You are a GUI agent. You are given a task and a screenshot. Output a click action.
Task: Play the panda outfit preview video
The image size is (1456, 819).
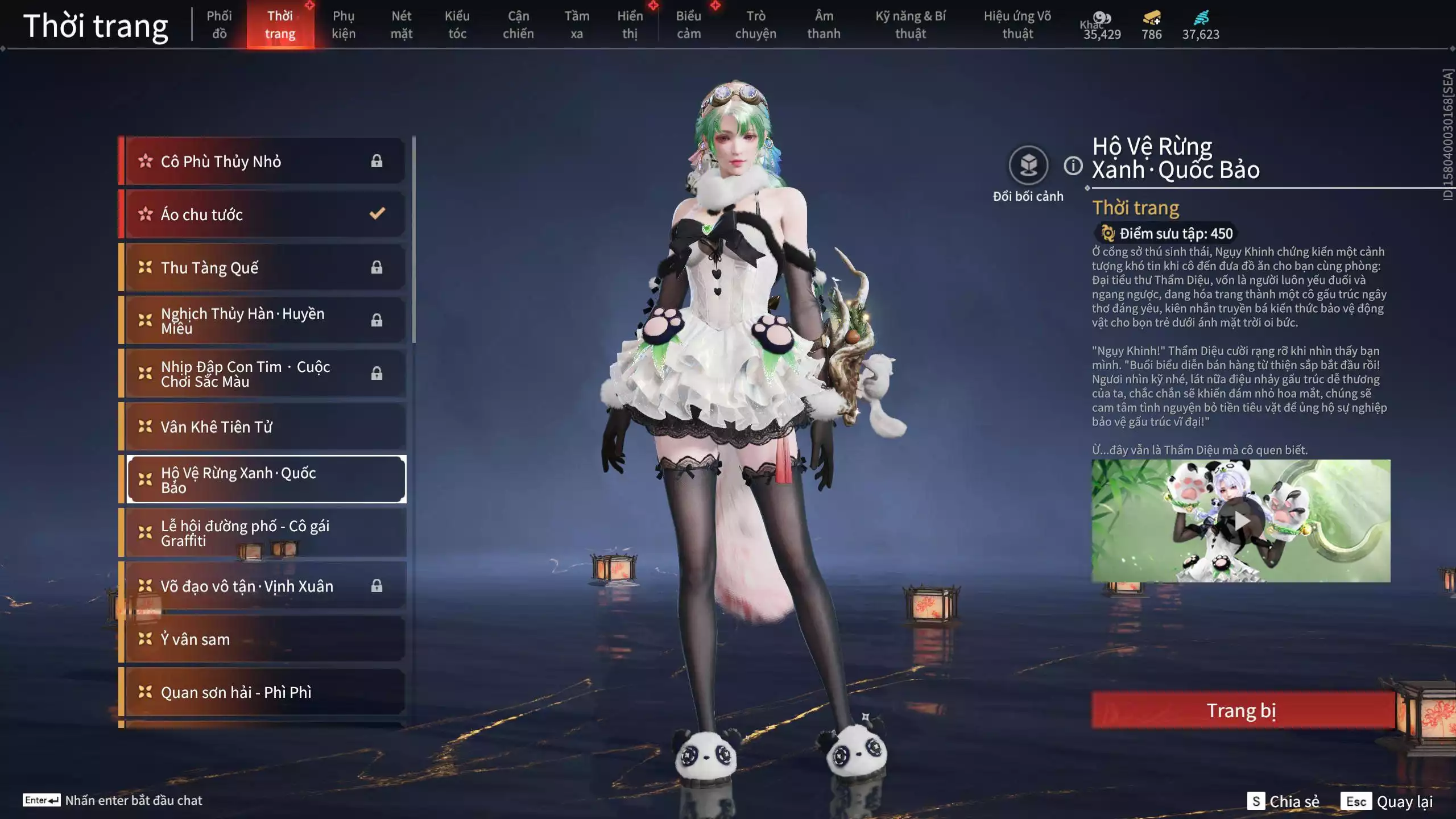point(1241,521)
